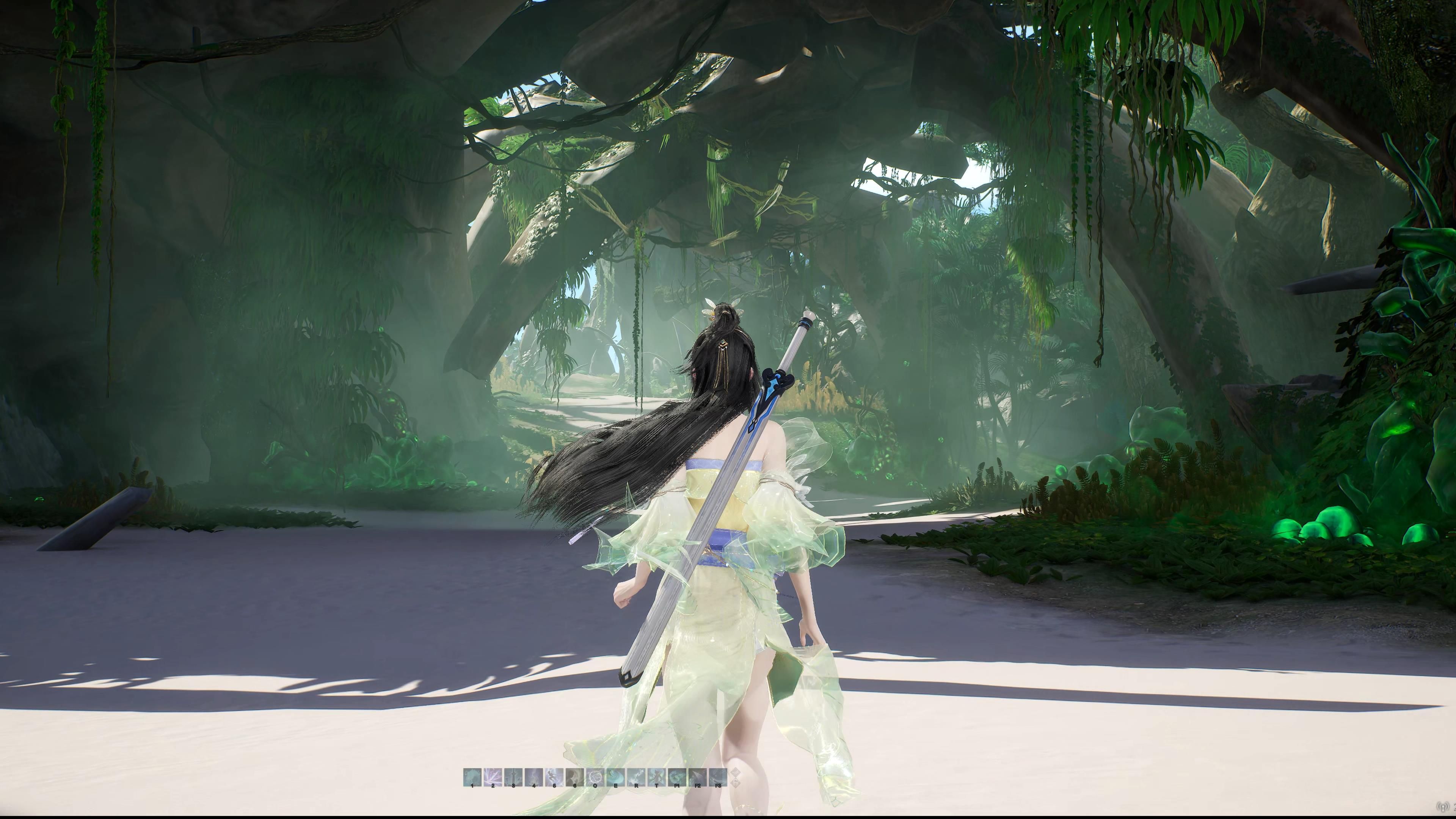
Task: Trigger the diagonal lightning bolt skill
Action: tap(637, 777)
